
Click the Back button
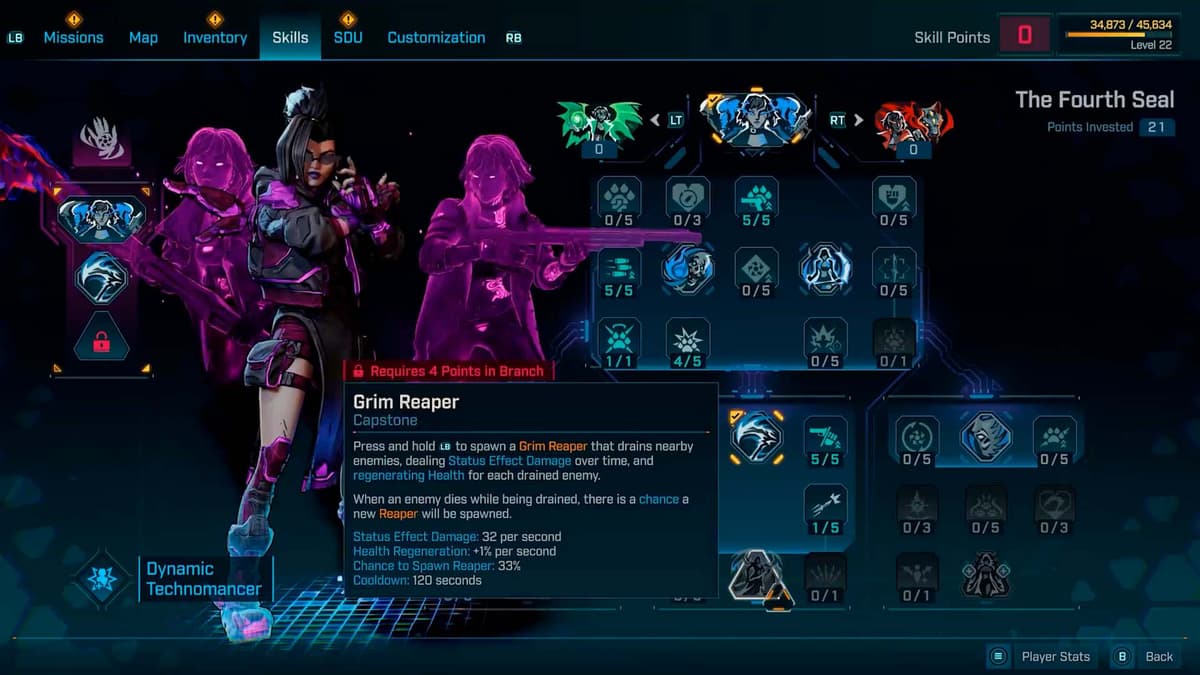(x=1146, y=657)
